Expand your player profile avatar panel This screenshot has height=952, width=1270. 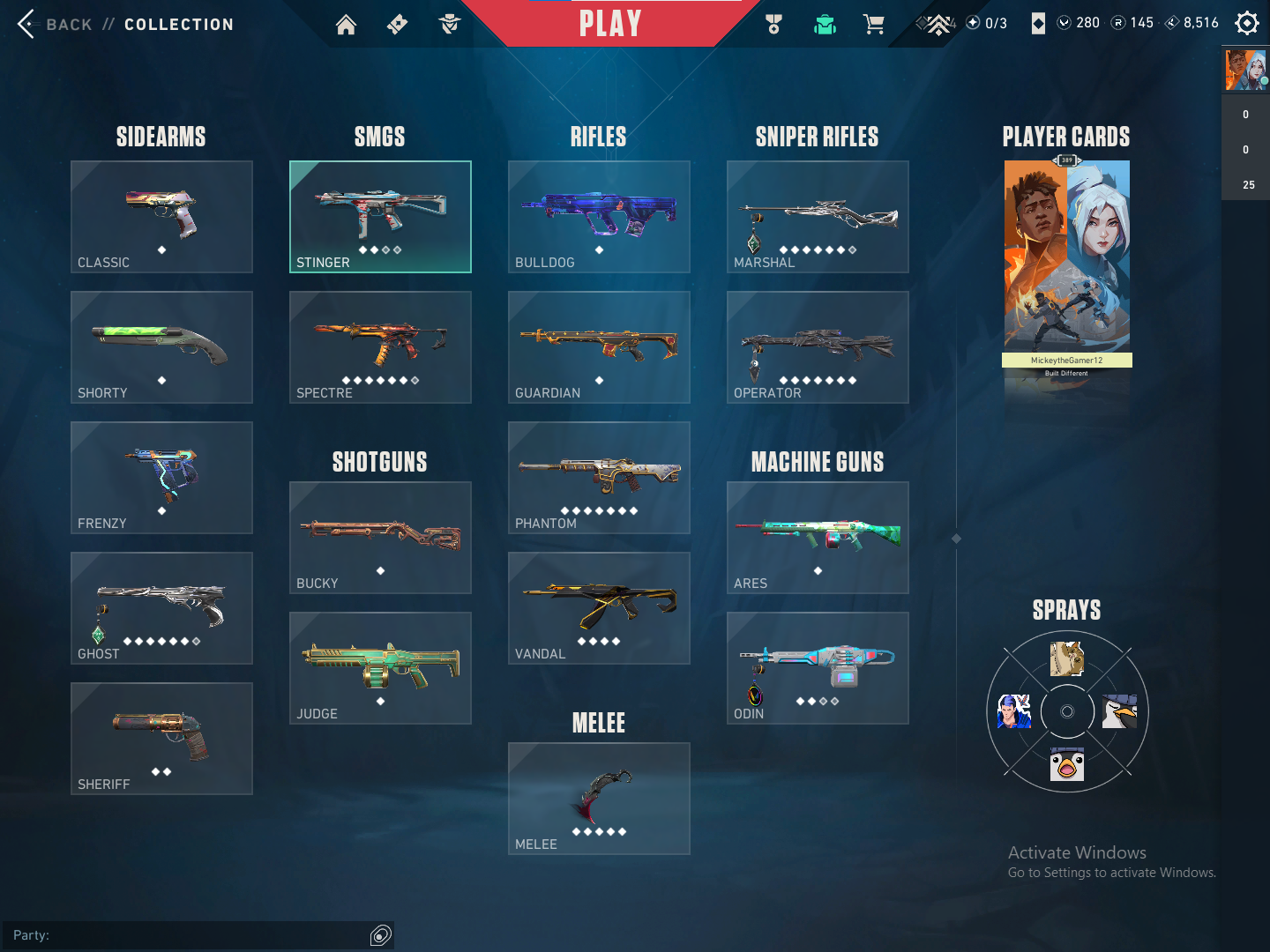(x=1245, y=69)
